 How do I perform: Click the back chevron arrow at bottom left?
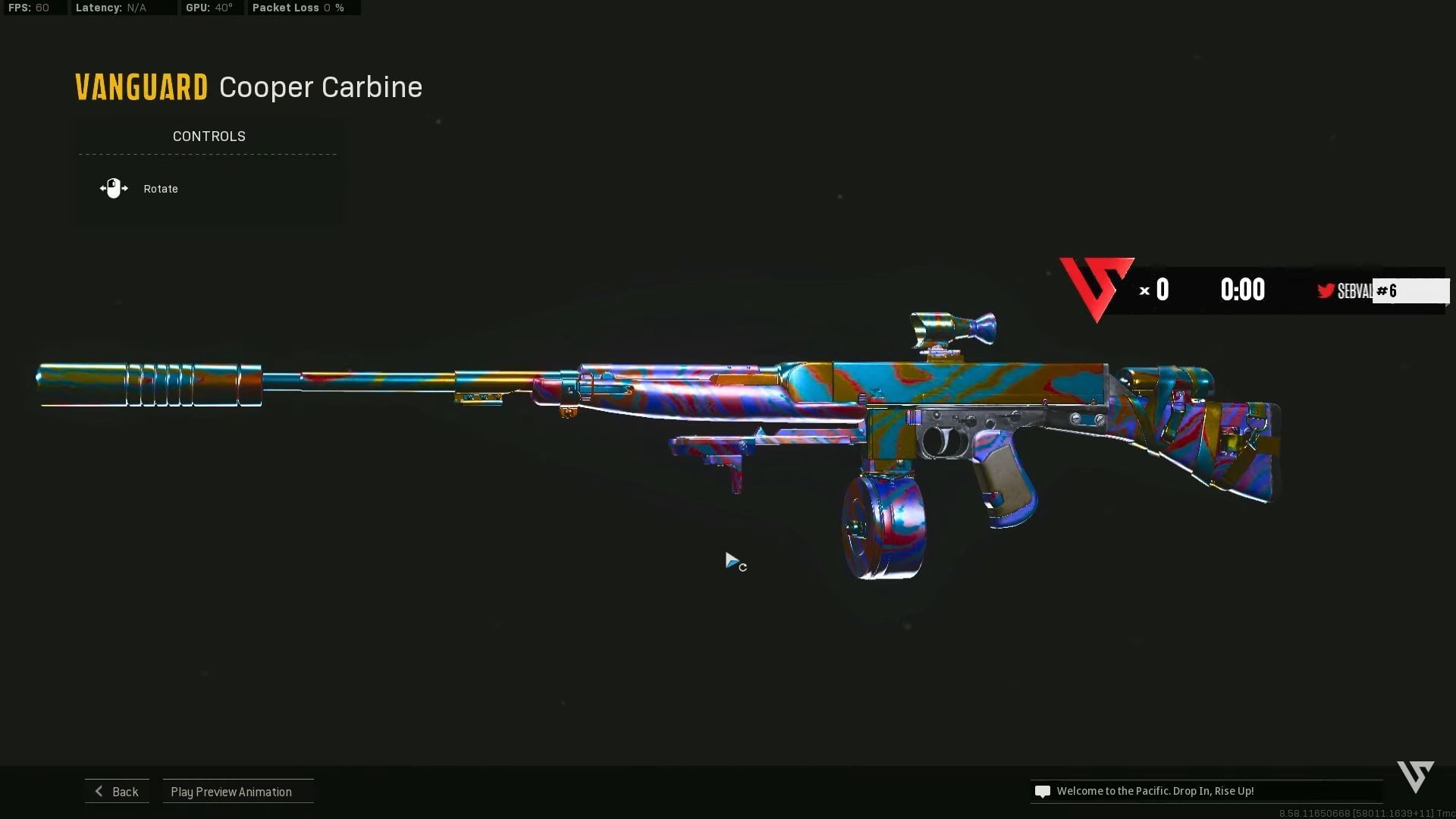pos(99,791)
